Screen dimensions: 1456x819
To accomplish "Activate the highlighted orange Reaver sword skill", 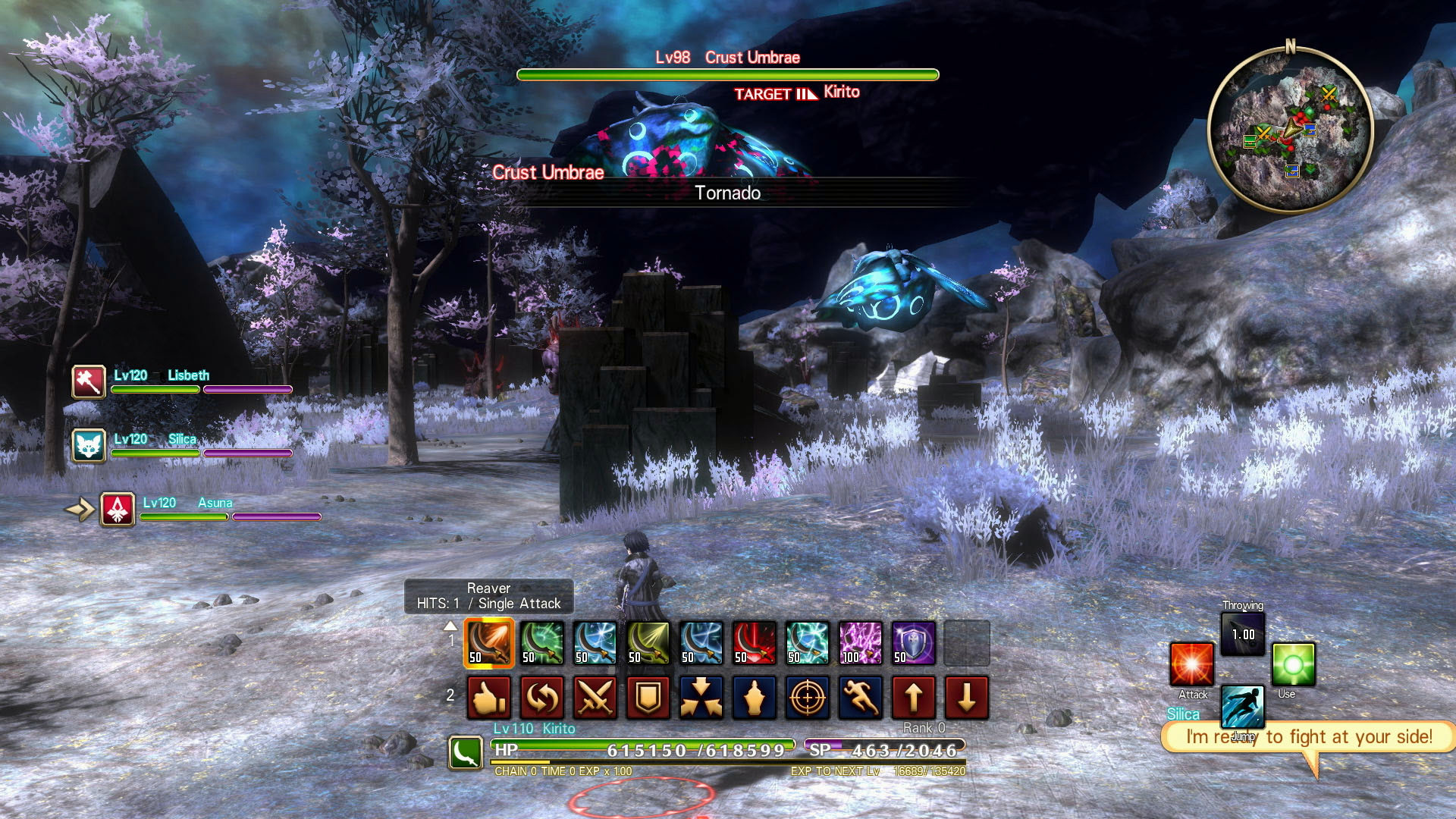I will point(489,643).
